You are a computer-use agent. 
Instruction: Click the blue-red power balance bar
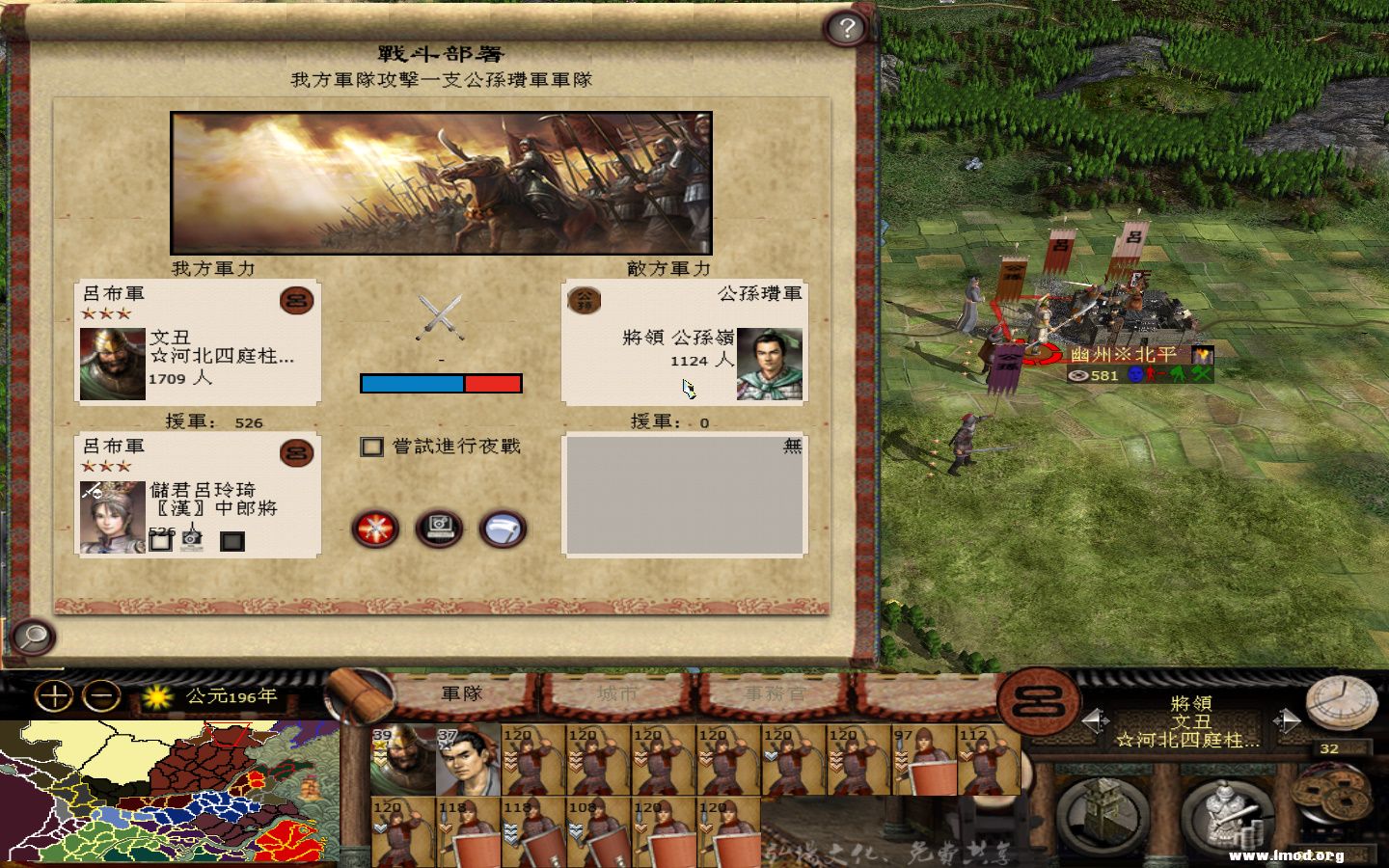[x=442, y=383]
